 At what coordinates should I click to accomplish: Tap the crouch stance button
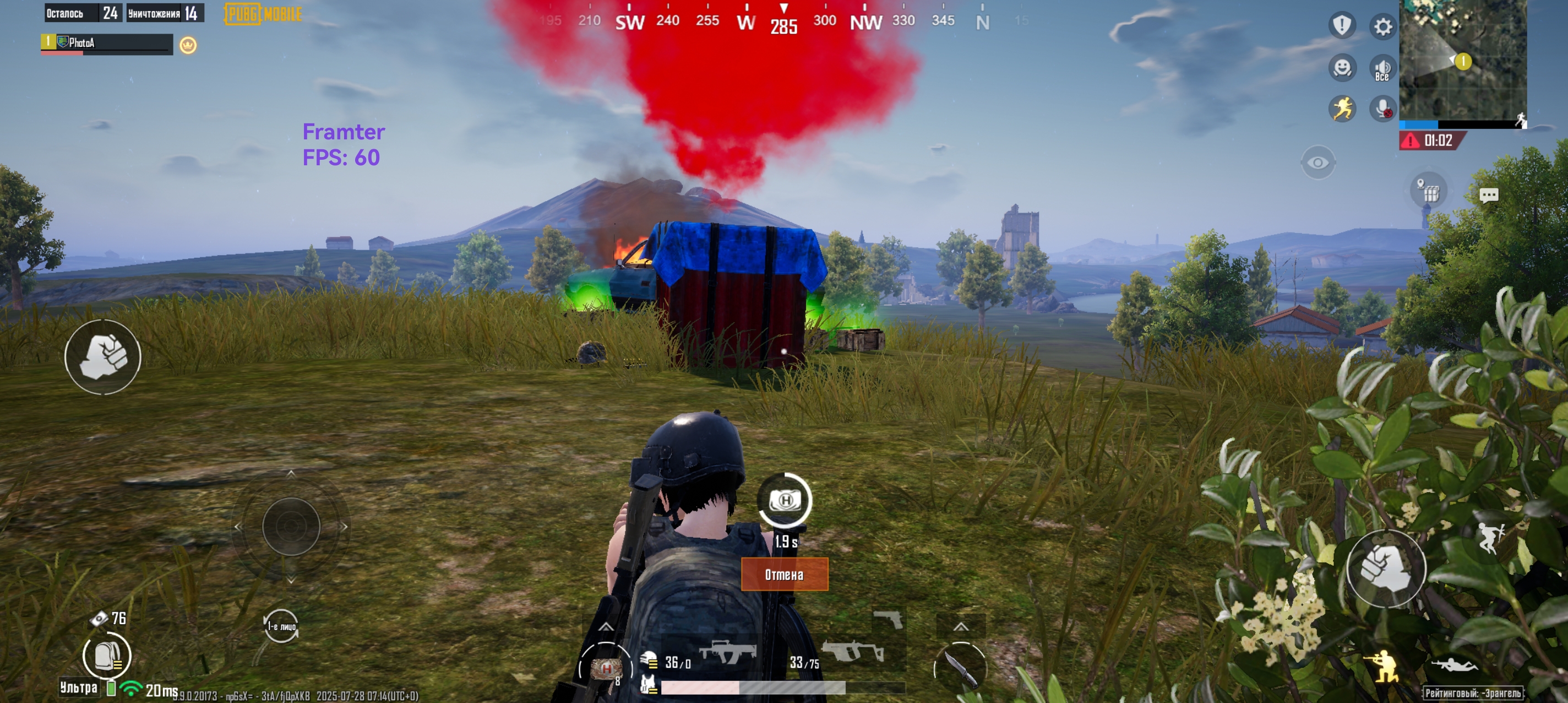(1384, 667)
